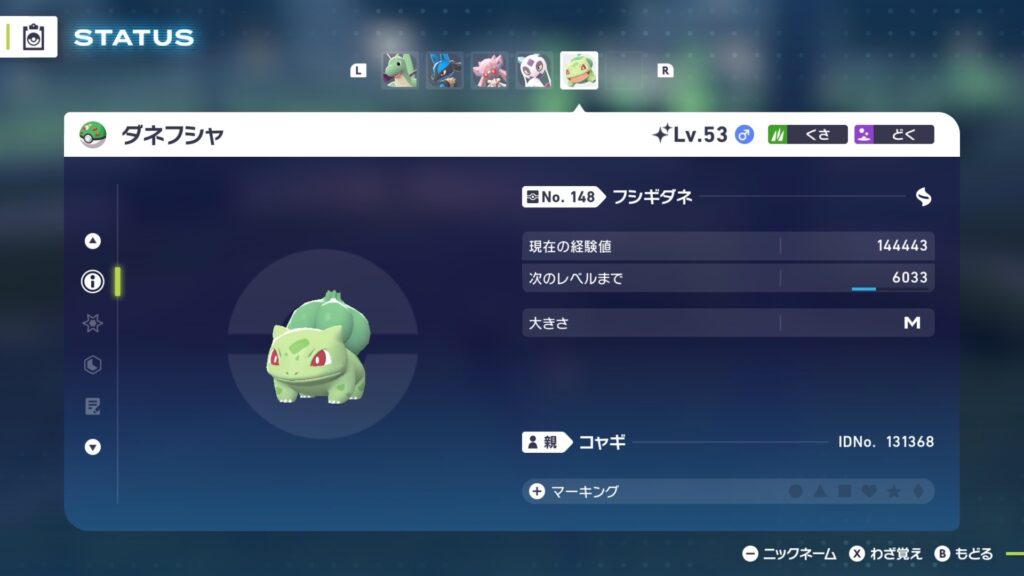Viewport: 1024px width, 576px height.
Task: Toggle the heart marking symbol
Action: [869, 492]
